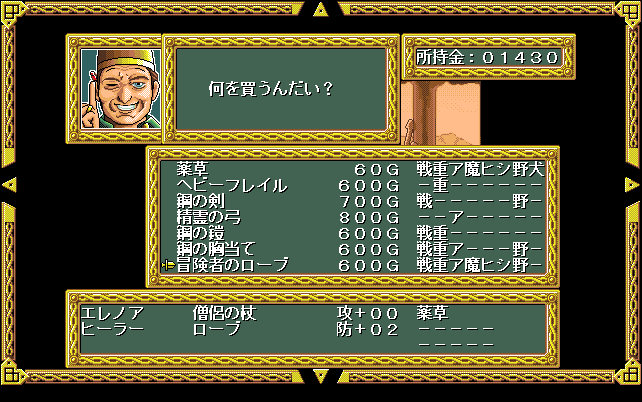The height and width of the screenshot is (402, 642).
Task: Click the left border arrow
Action: pos(10,185)
